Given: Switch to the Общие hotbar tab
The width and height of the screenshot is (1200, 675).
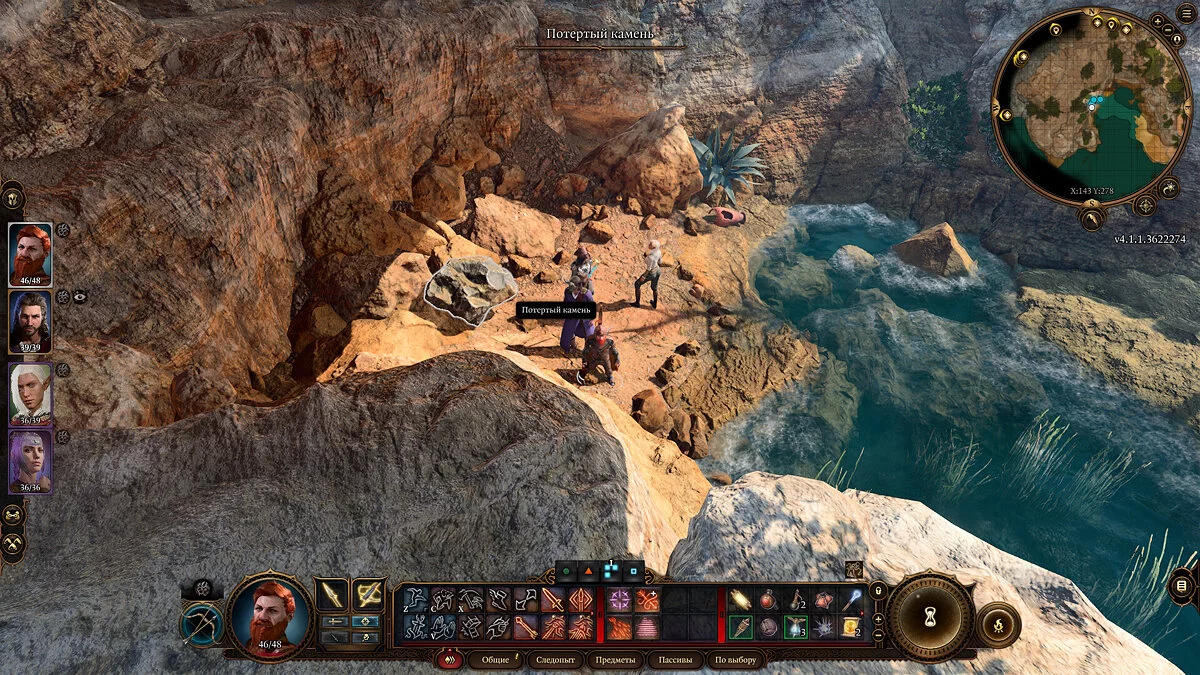Looking at the screenshot, I should click(x=496, y=660).
